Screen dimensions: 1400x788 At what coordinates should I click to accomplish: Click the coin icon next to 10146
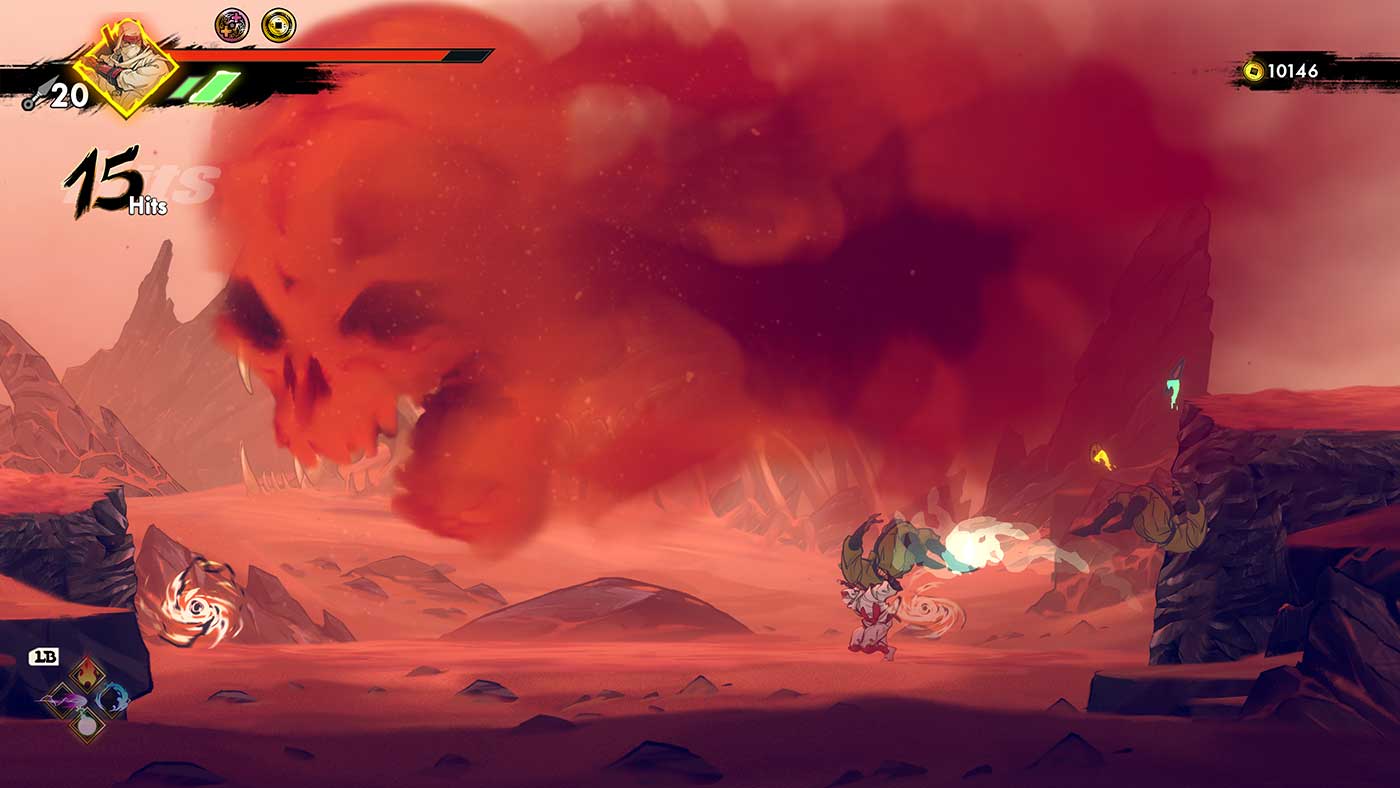point(1253,72)
